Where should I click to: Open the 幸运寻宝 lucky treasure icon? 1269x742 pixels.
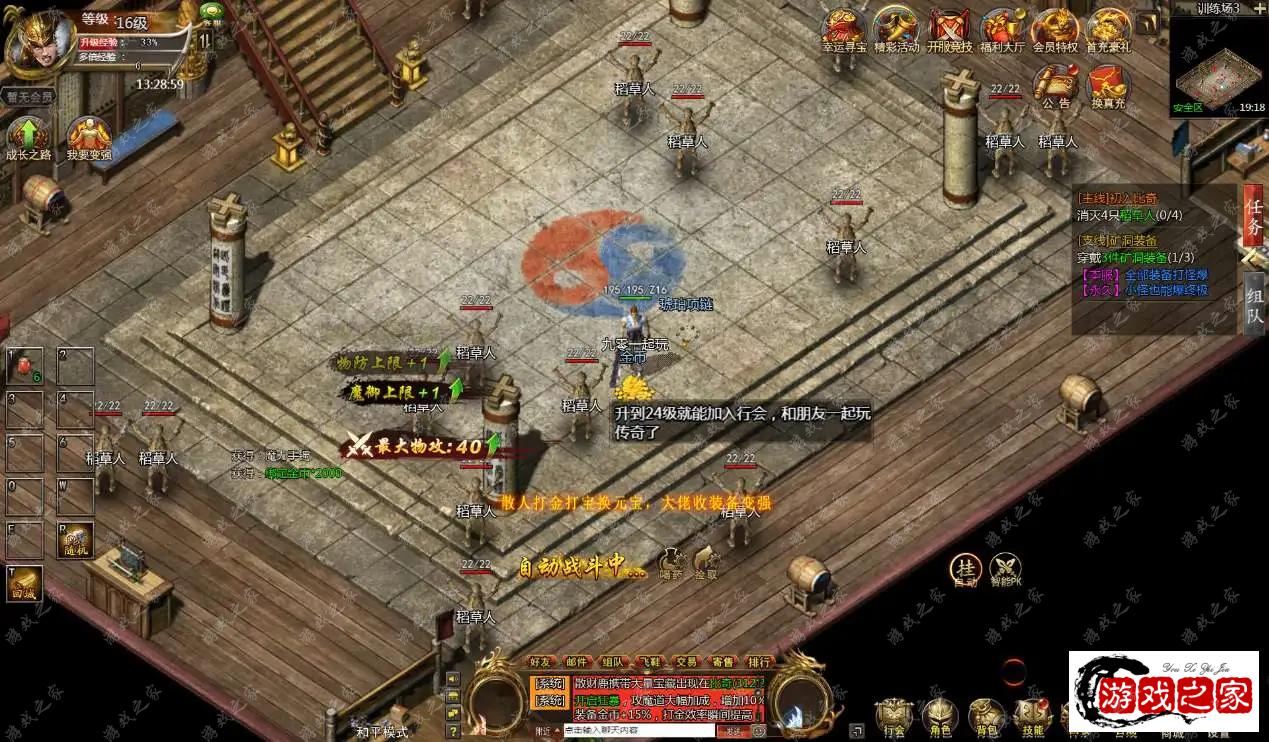click(843, 30)
